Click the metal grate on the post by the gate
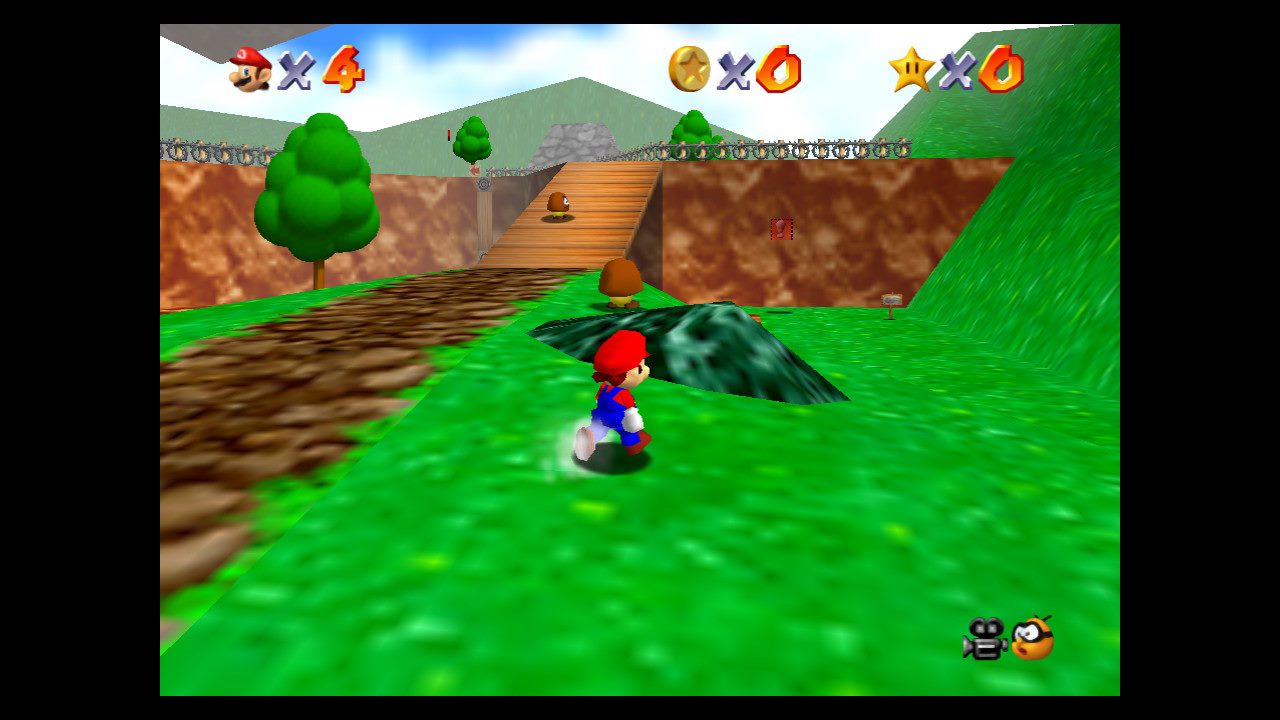1280x720 pixels. pyautogui.click(x=483, y=184)
